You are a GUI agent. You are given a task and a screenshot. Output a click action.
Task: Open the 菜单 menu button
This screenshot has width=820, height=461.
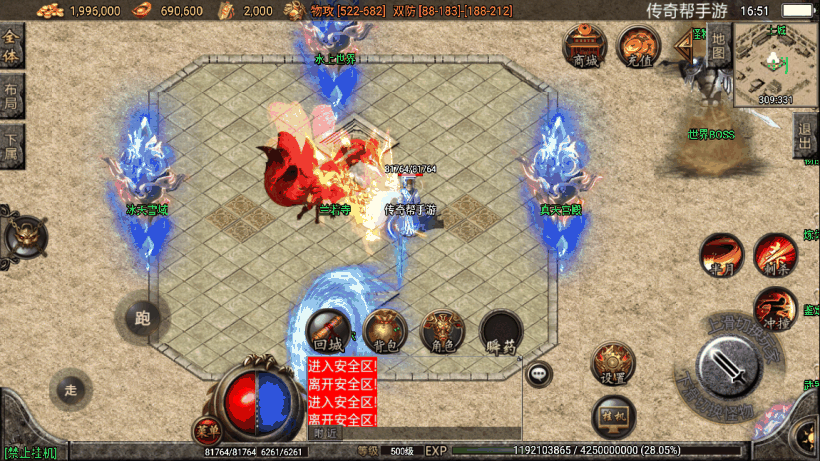207,430
